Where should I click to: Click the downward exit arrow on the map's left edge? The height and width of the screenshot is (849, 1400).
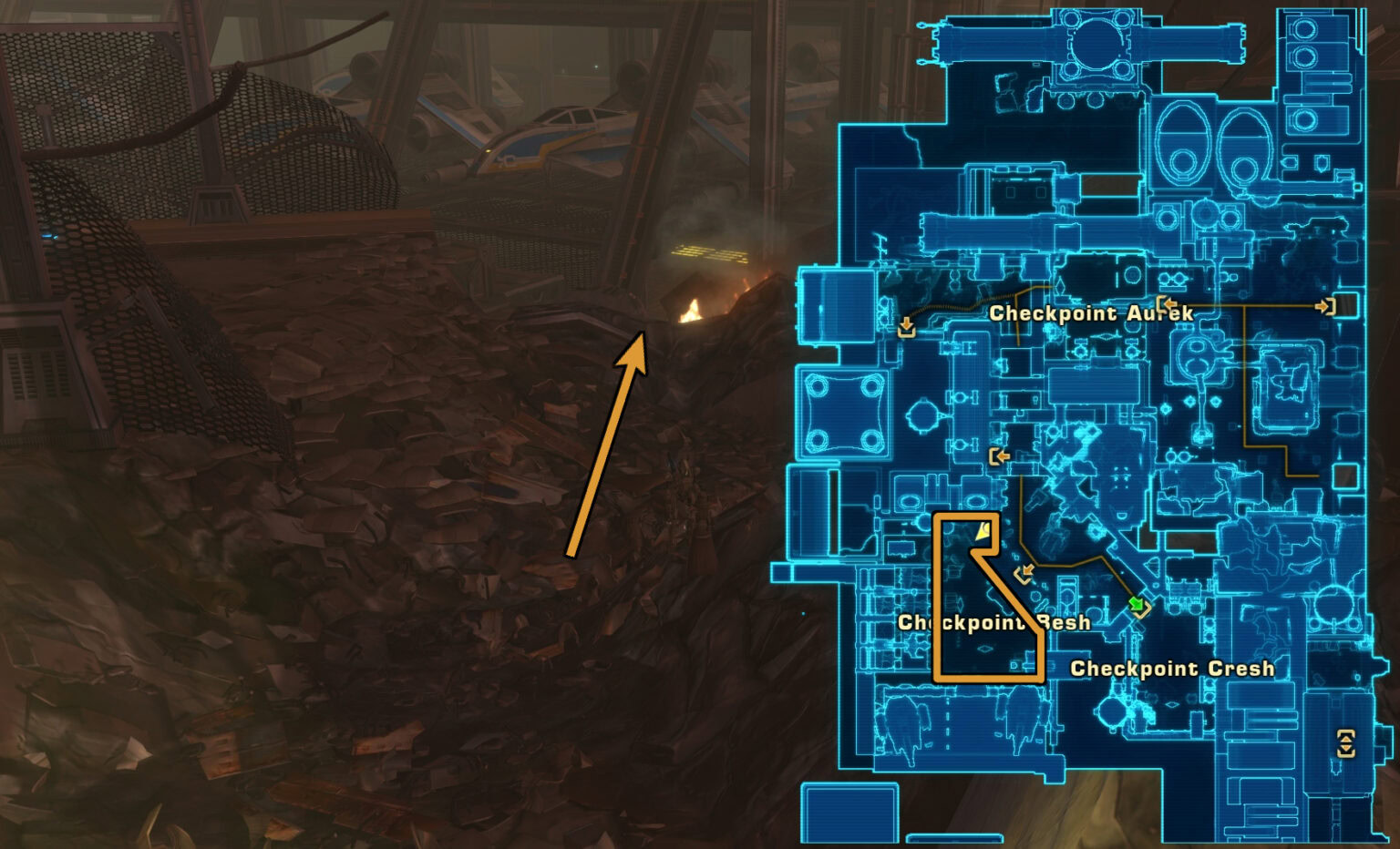pos(906,325)
